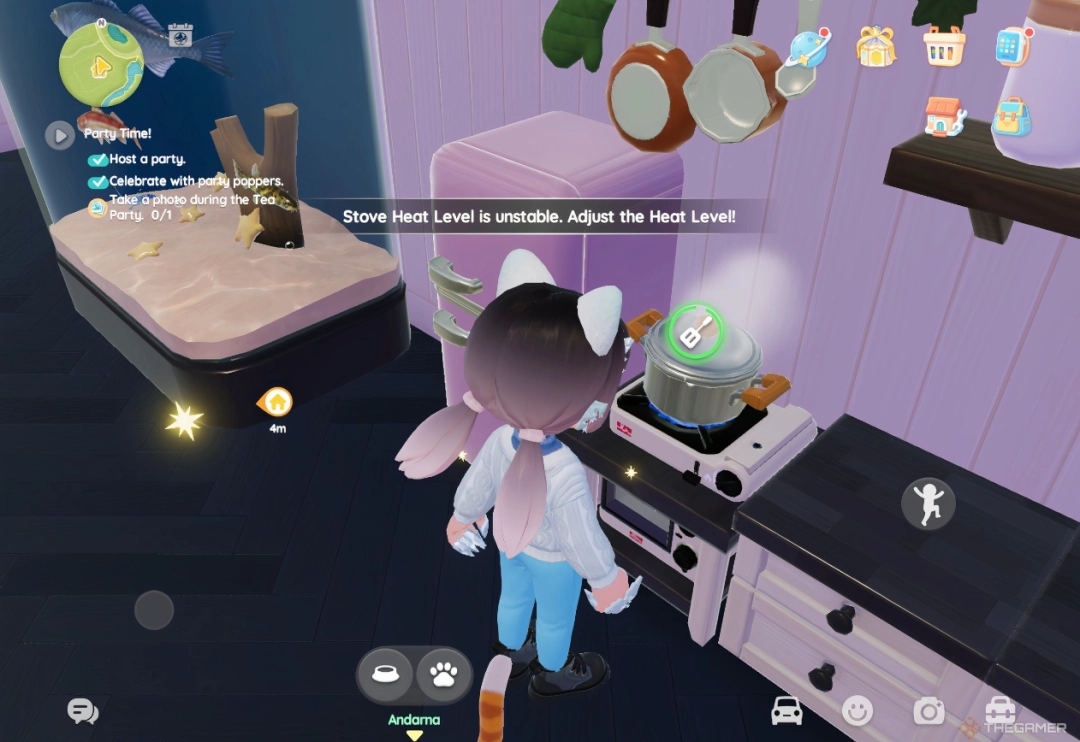
Task: Open the chat speech bubbles
Action: tap(82, 711)
